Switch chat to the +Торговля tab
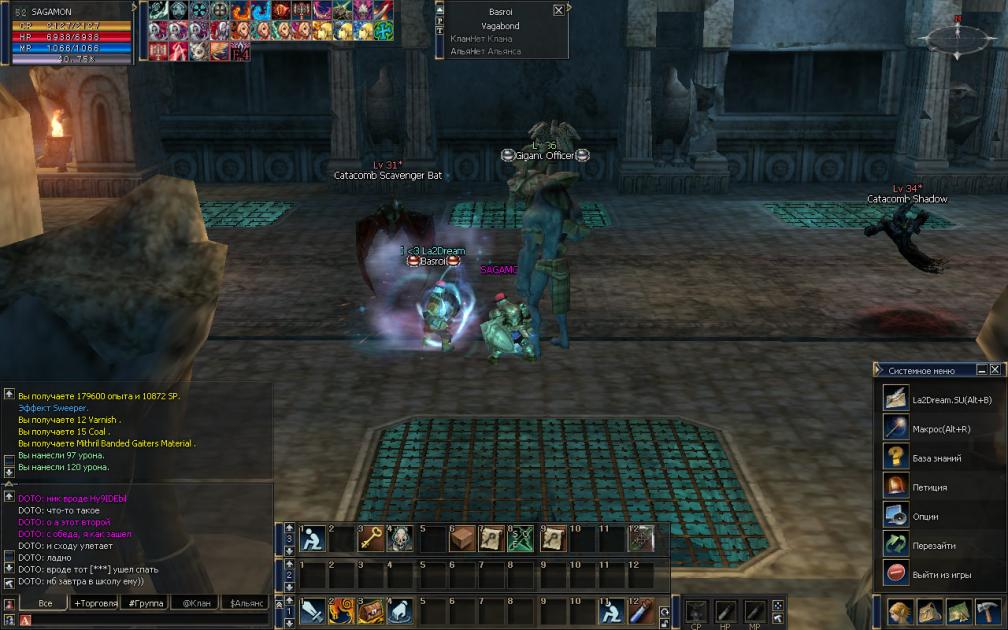 [95, 603]
